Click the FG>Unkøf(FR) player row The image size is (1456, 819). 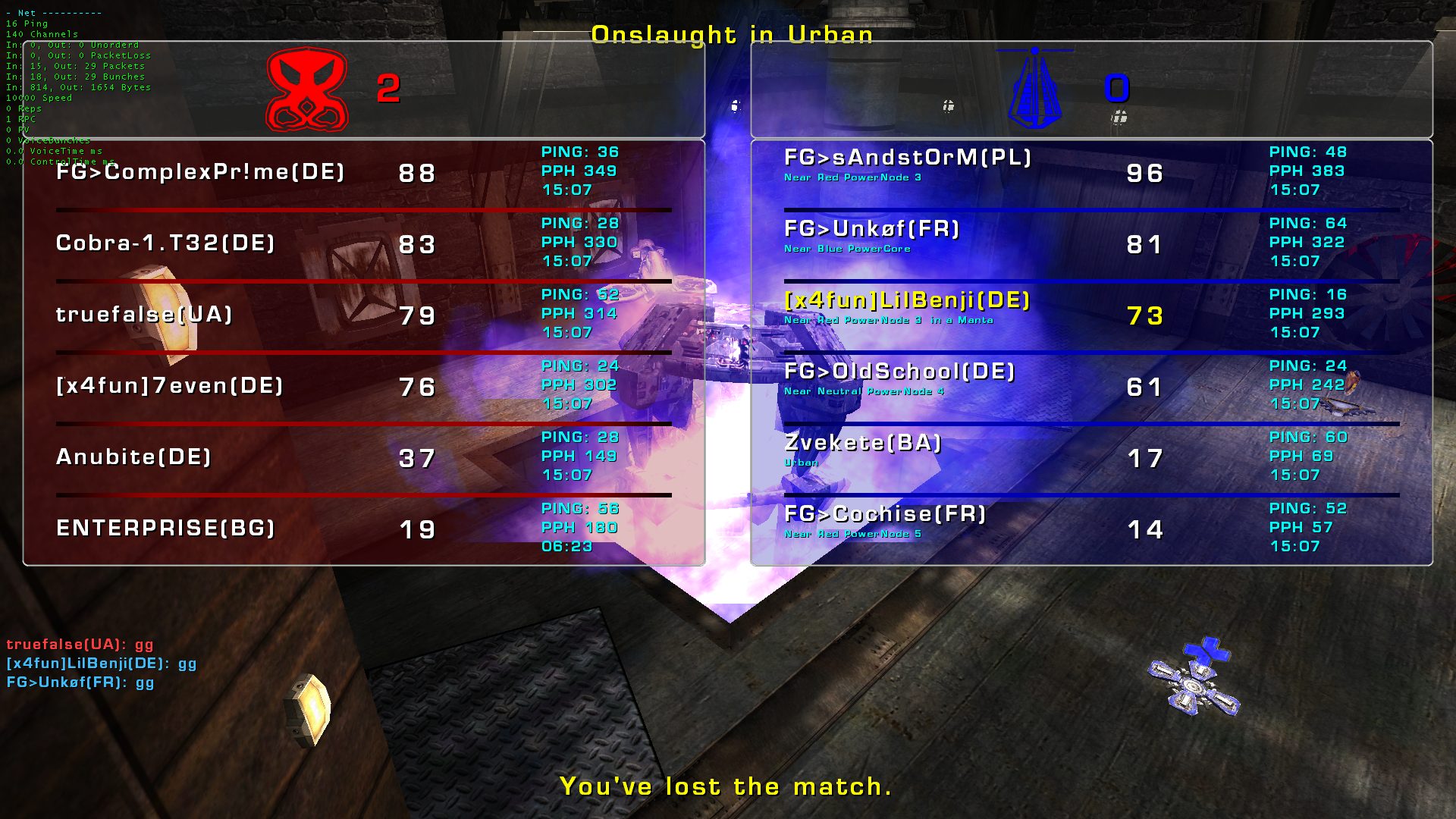point(872,229)
